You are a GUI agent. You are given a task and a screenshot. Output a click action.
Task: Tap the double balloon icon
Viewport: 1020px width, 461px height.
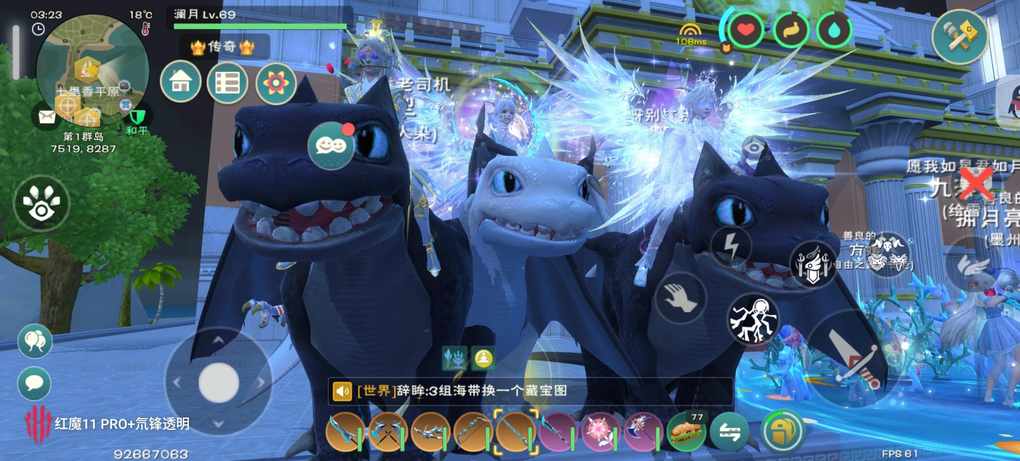tap(35, 341)
